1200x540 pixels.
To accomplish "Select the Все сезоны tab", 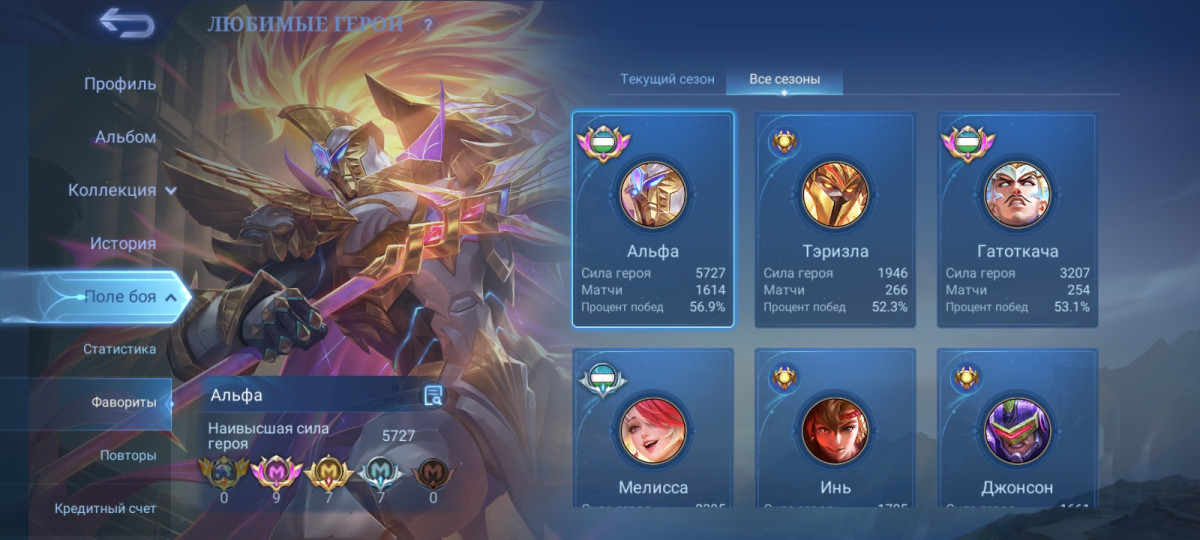I will coord(785,79).
